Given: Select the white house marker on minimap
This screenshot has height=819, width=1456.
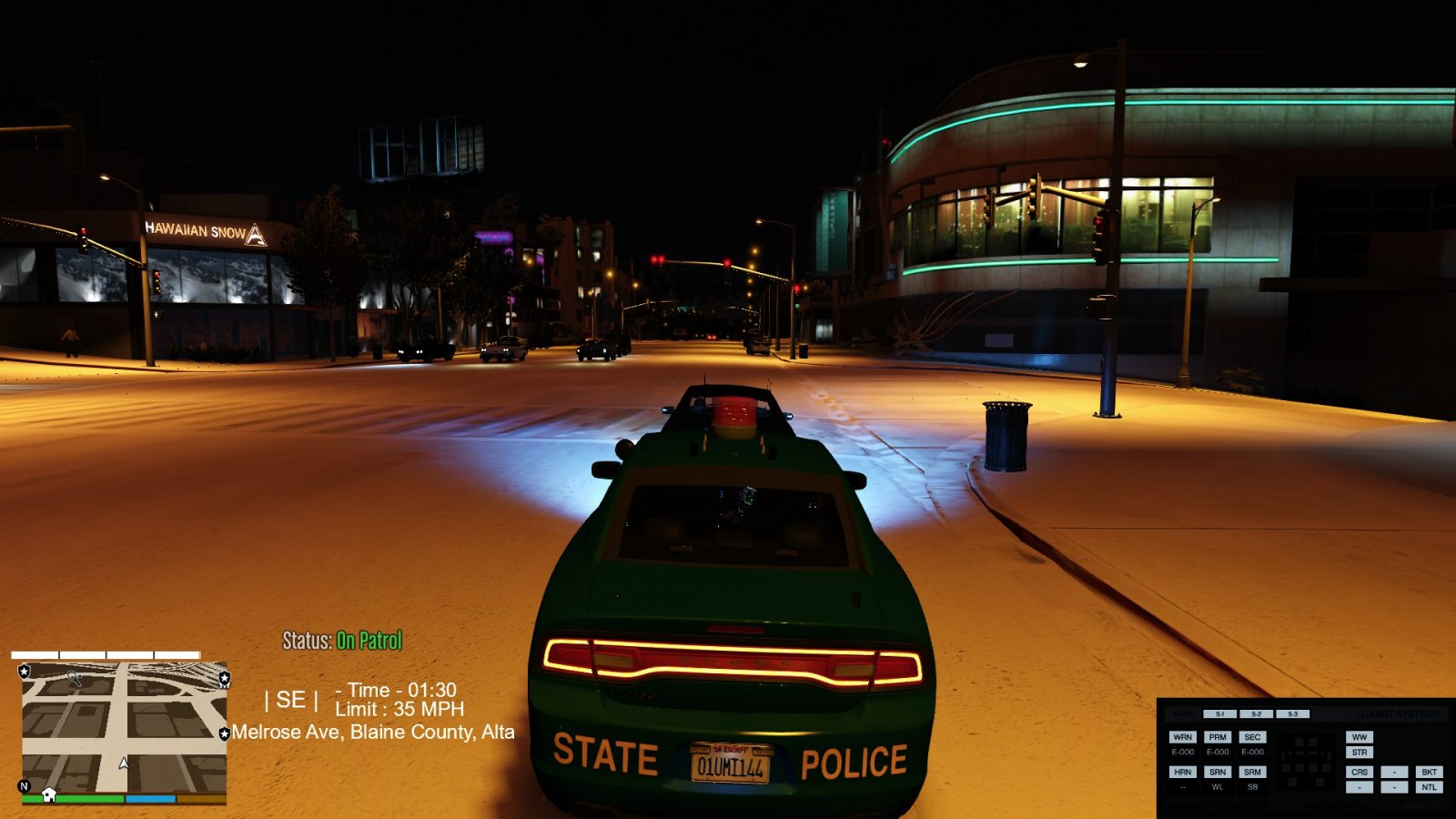Looking at the screenshot, I should tap(49, 794).
